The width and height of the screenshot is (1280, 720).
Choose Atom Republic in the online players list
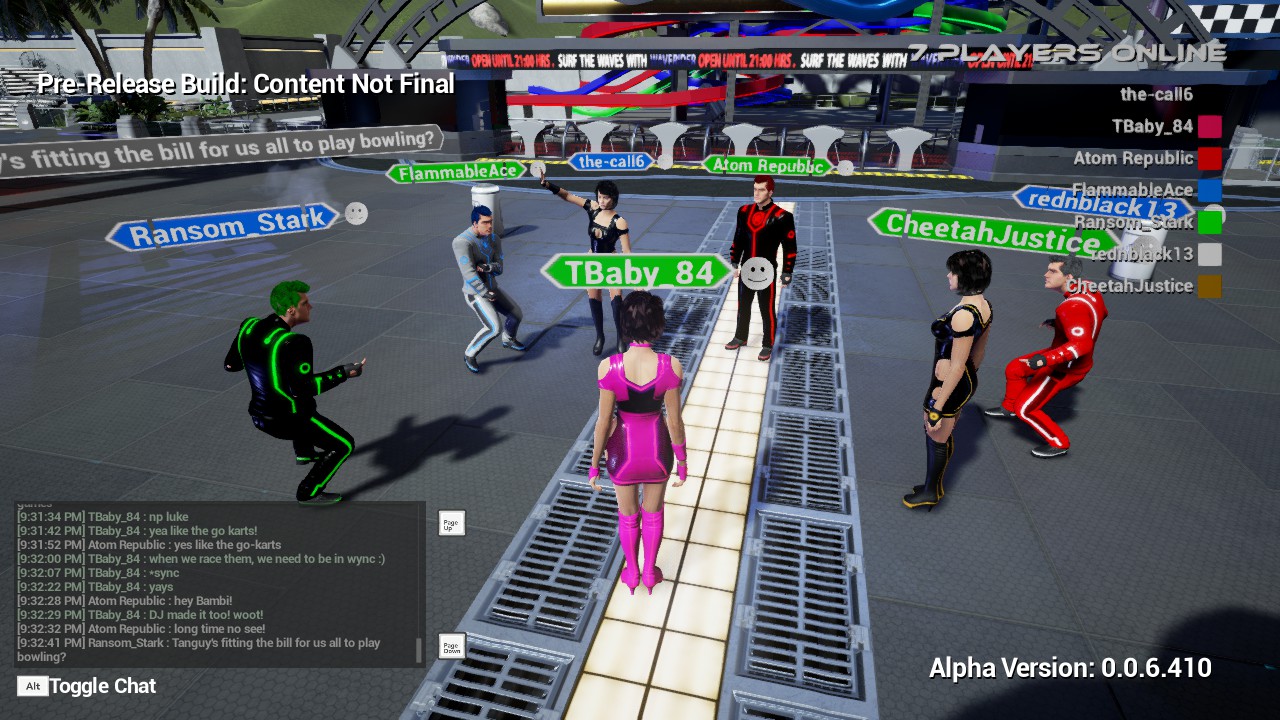click(x=1133, y=158)
